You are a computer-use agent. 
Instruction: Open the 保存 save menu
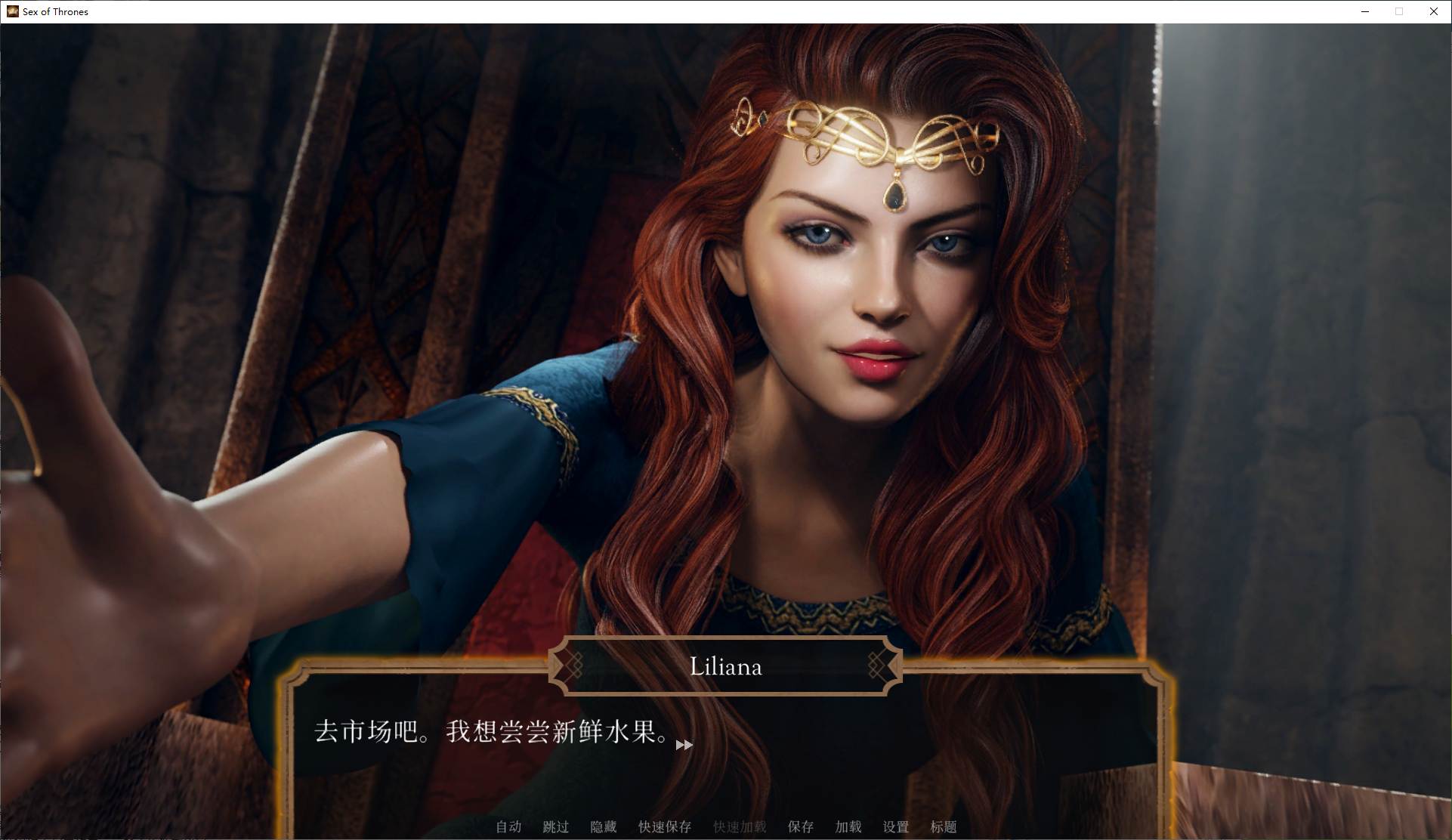click(801, 827)
